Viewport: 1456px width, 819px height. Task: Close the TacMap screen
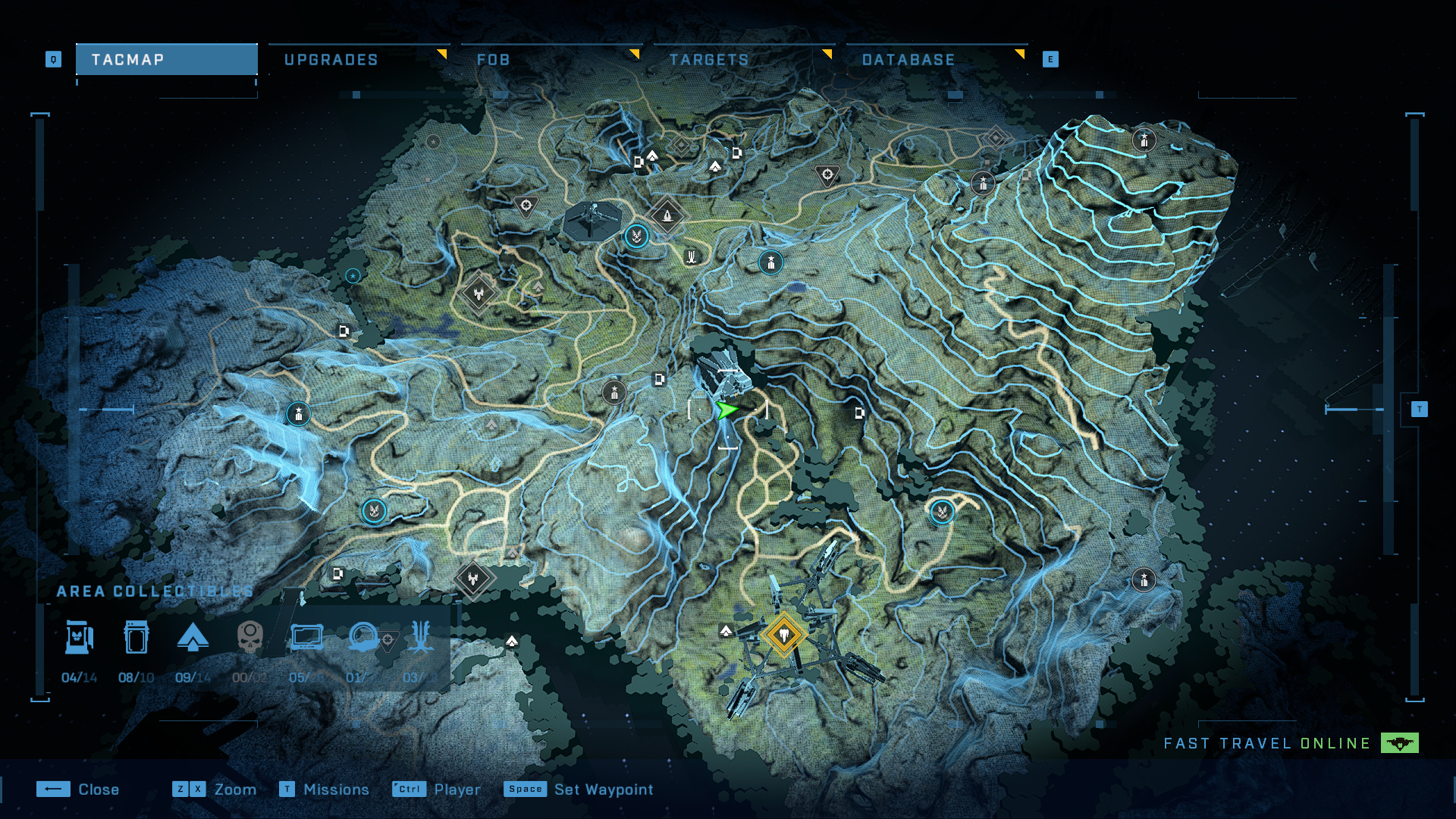point(78,789)
